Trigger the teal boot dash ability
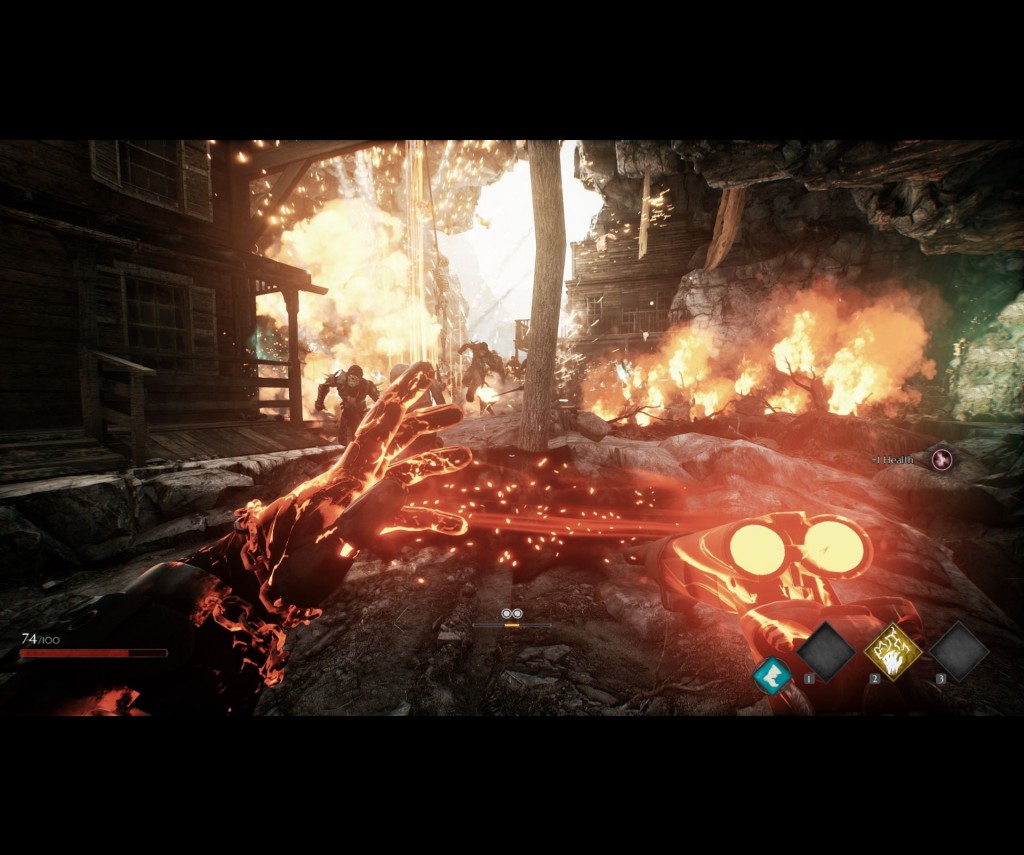1024x855 pixels. coord(771,675)
